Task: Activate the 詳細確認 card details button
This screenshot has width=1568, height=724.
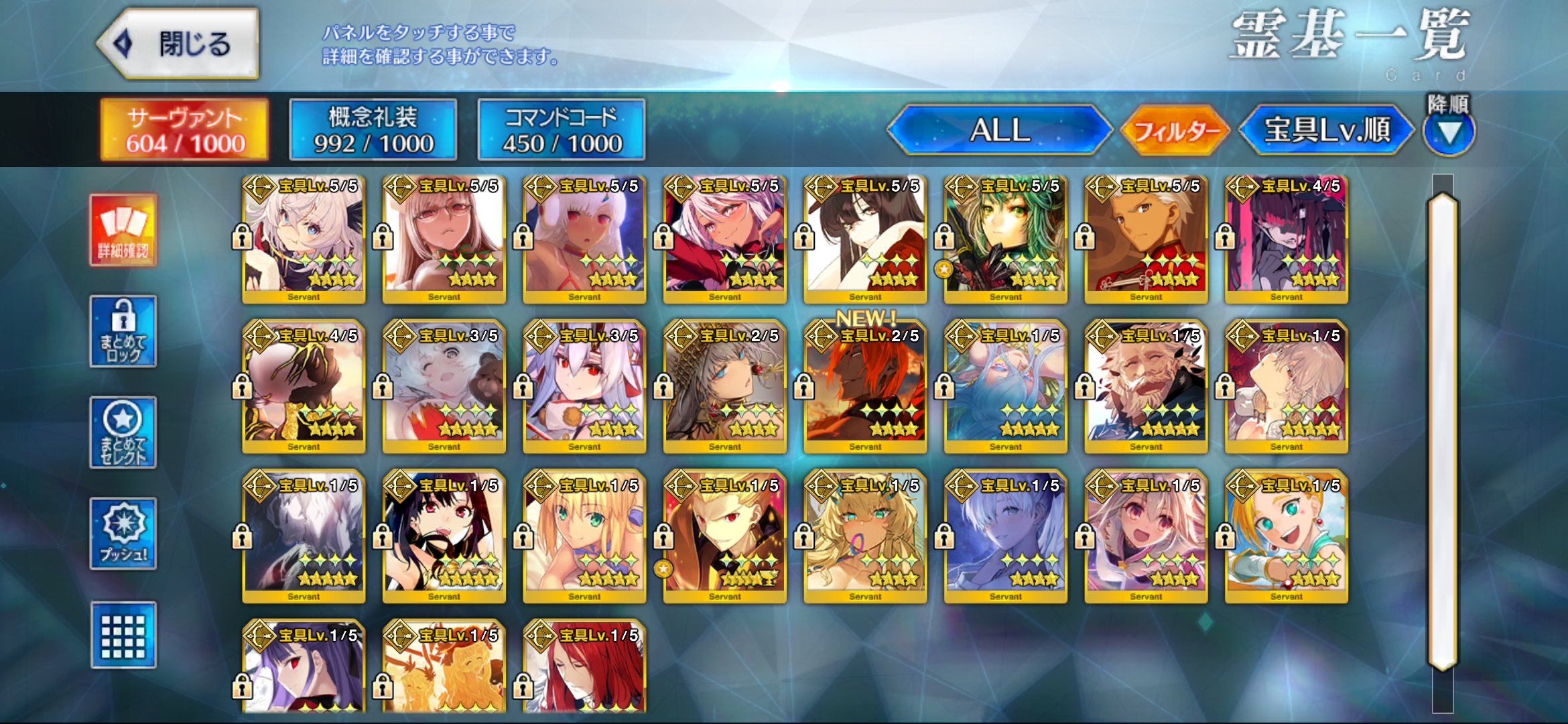Action: pyautogui.click(x=123, y=231)
